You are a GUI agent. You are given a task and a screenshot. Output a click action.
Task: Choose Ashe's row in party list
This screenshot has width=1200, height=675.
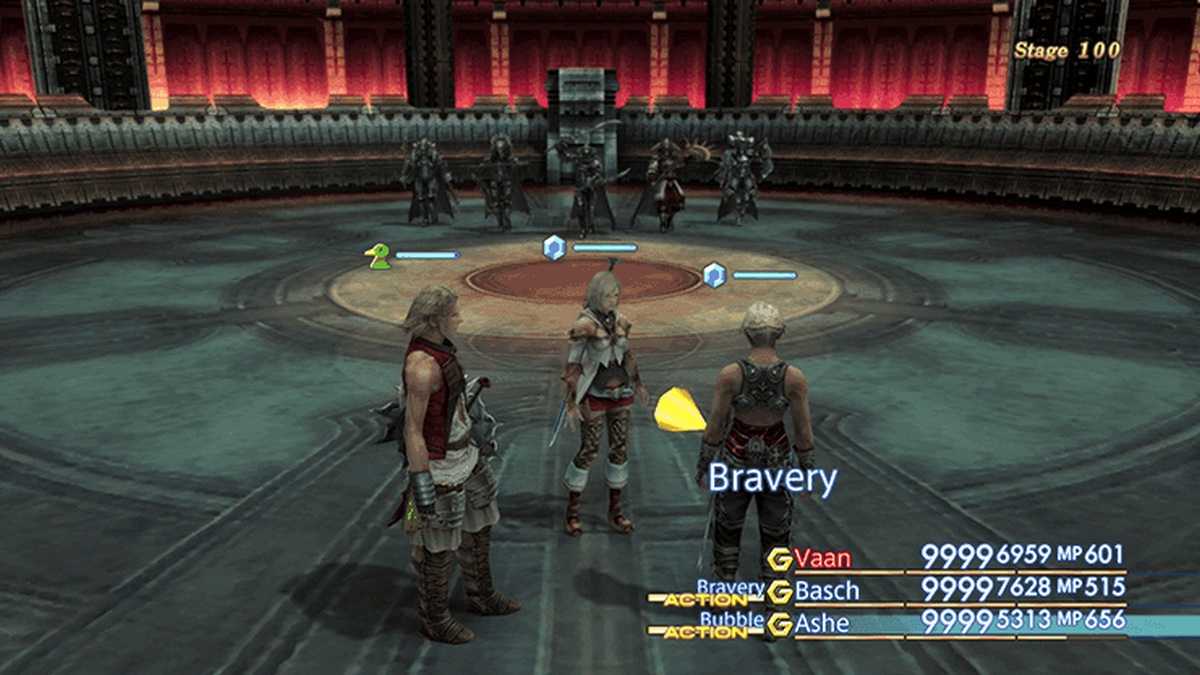coord(824,624)
